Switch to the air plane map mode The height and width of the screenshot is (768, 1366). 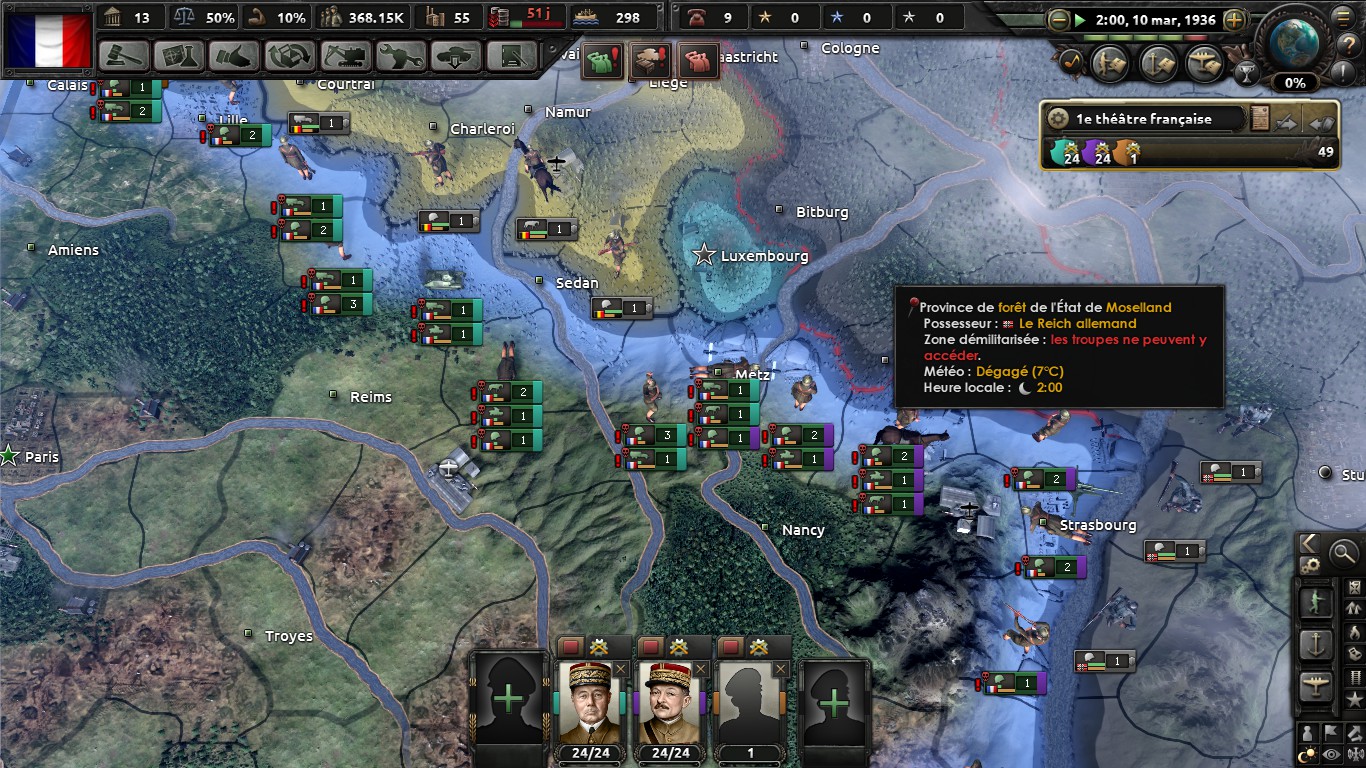[x=1317, y=688]
